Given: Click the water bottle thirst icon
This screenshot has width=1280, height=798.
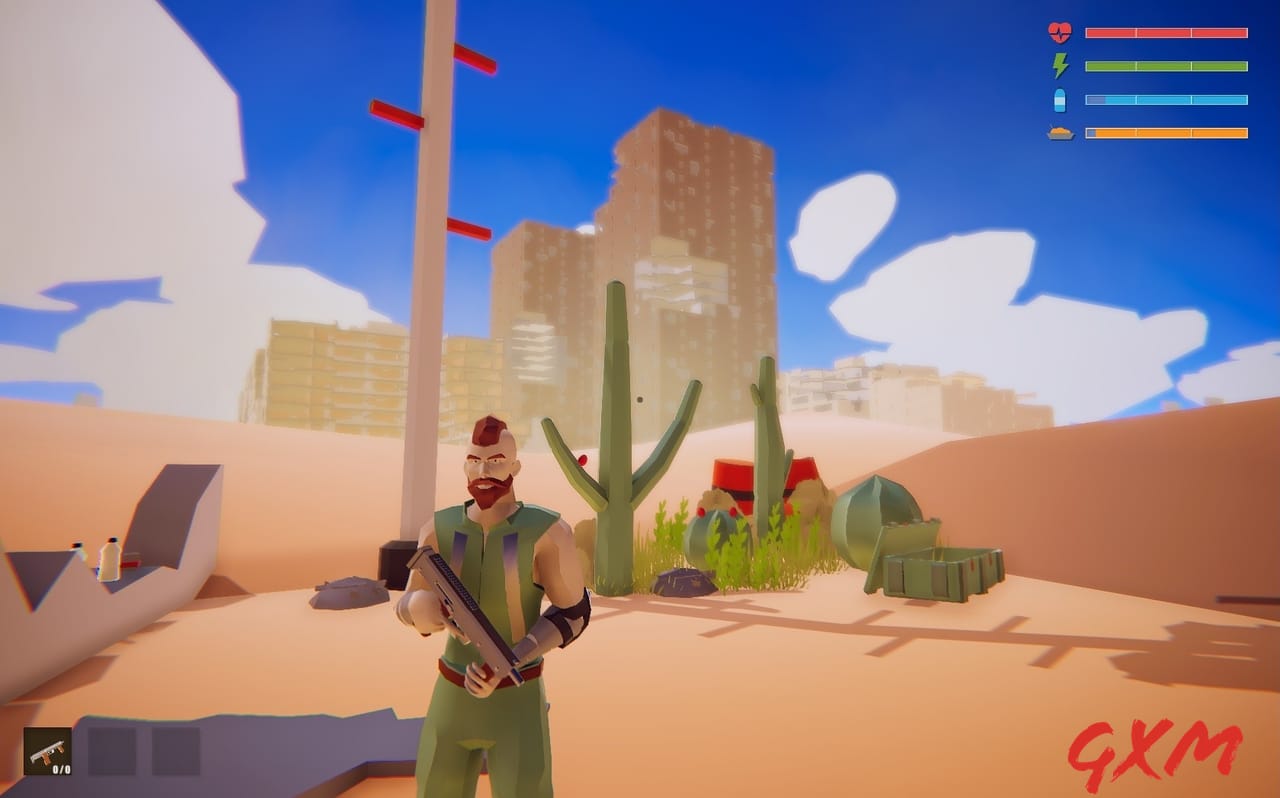Looking at the screenshot, I should click(1061, 99).
